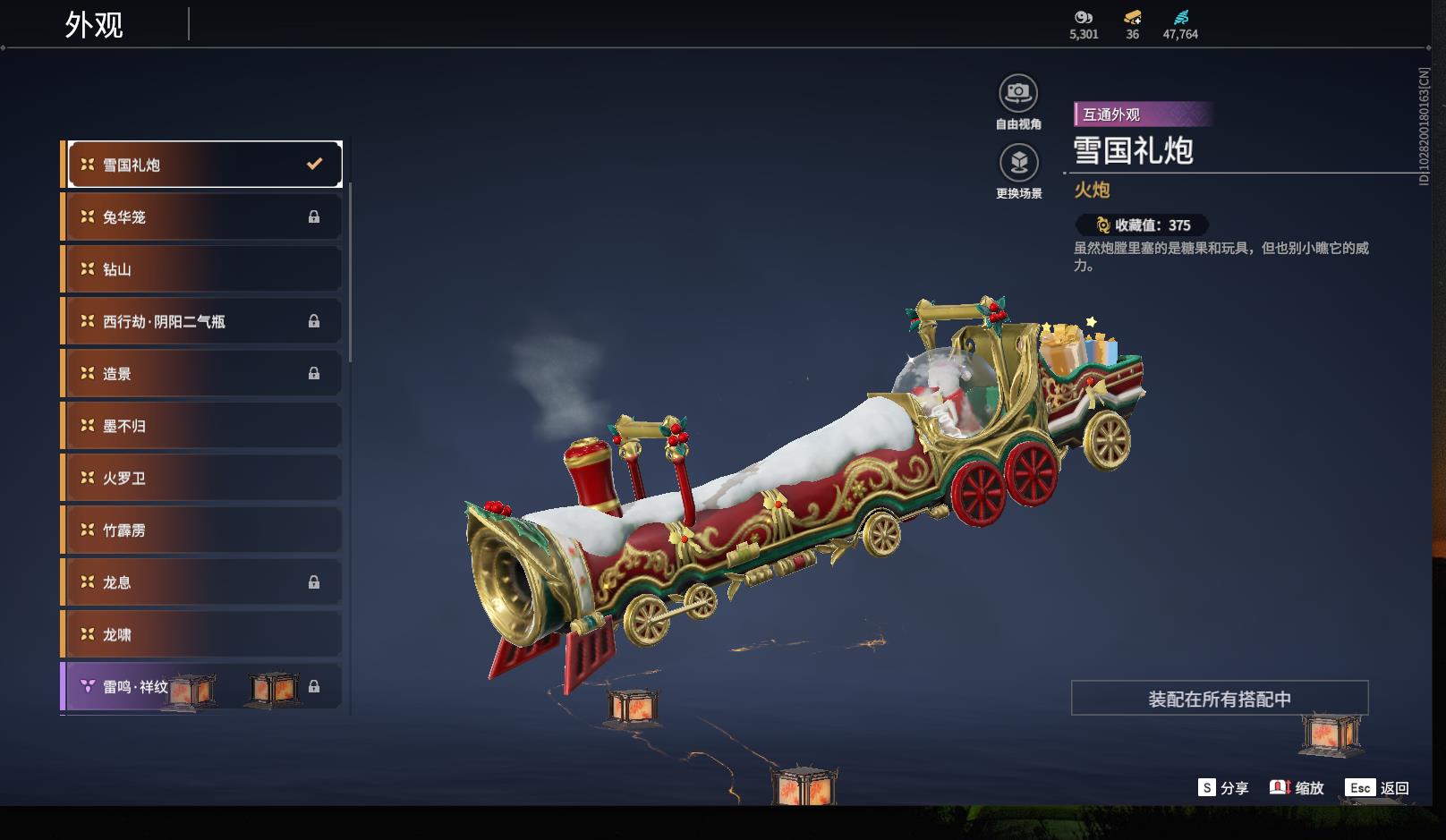Choose the 兔华笼 skin from the list

click(204, 216)
